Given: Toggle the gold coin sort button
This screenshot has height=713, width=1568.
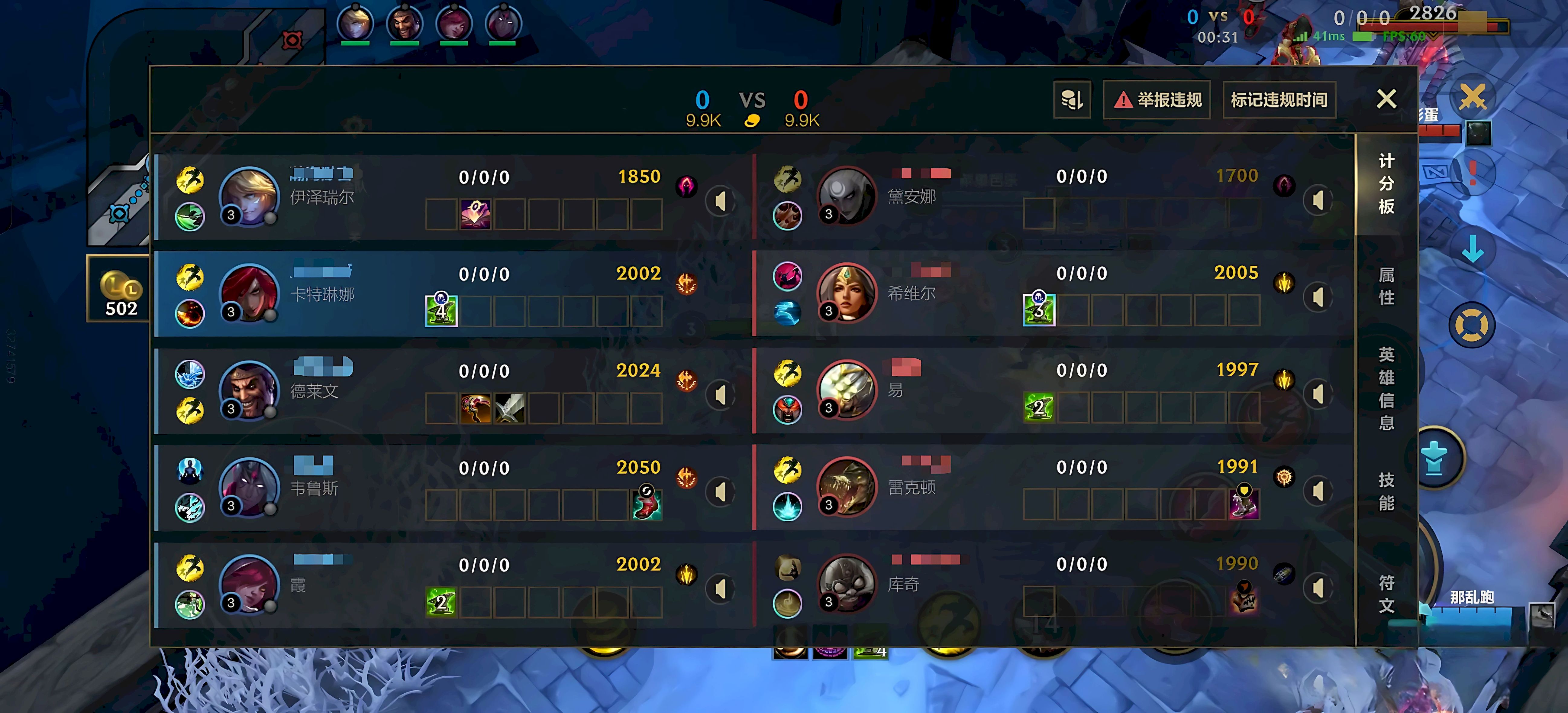Looking at the screenshot, I should (1071, 100).
